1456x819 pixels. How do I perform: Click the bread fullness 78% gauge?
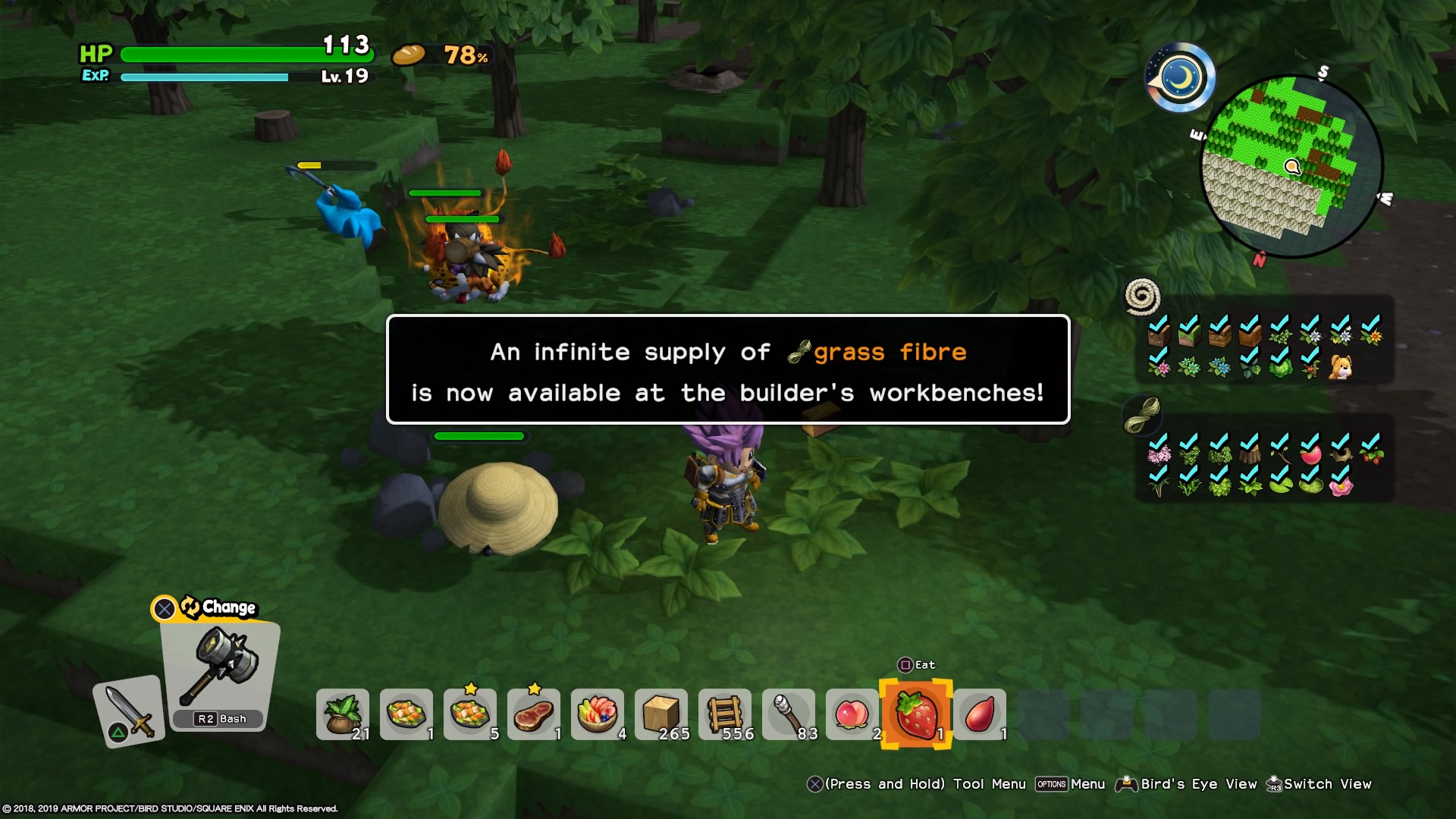click(x=440, y=55)
